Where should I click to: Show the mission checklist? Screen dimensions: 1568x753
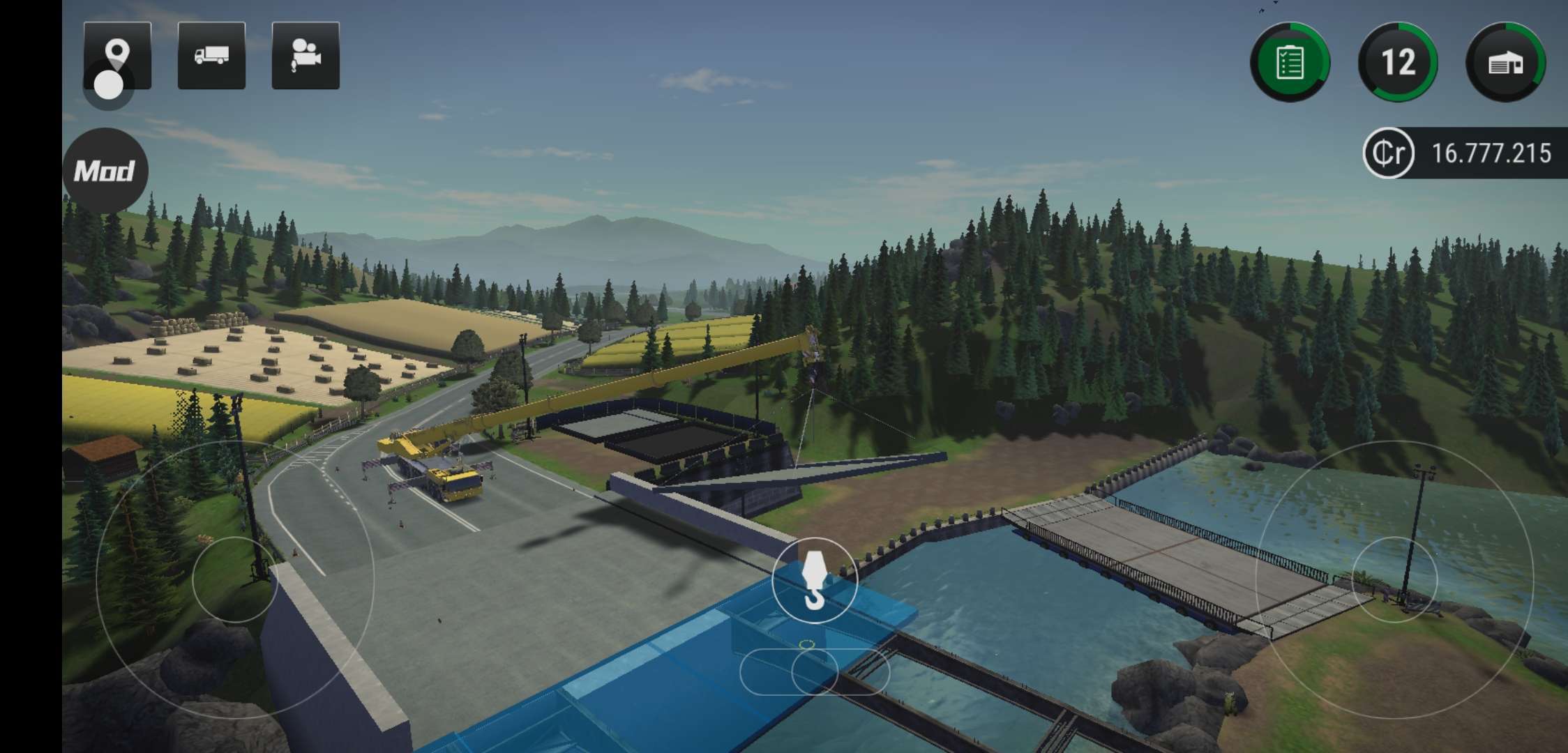click(x=1290, y=62)
